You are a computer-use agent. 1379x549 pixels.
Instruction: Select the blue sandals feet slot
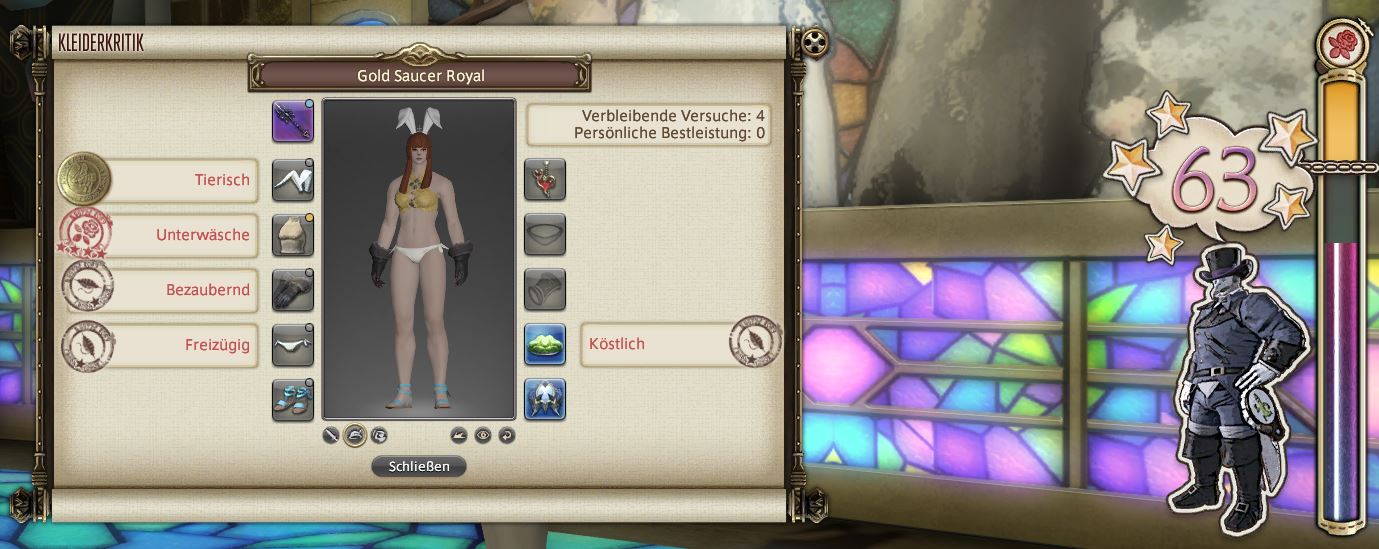[x=293, y=399]
